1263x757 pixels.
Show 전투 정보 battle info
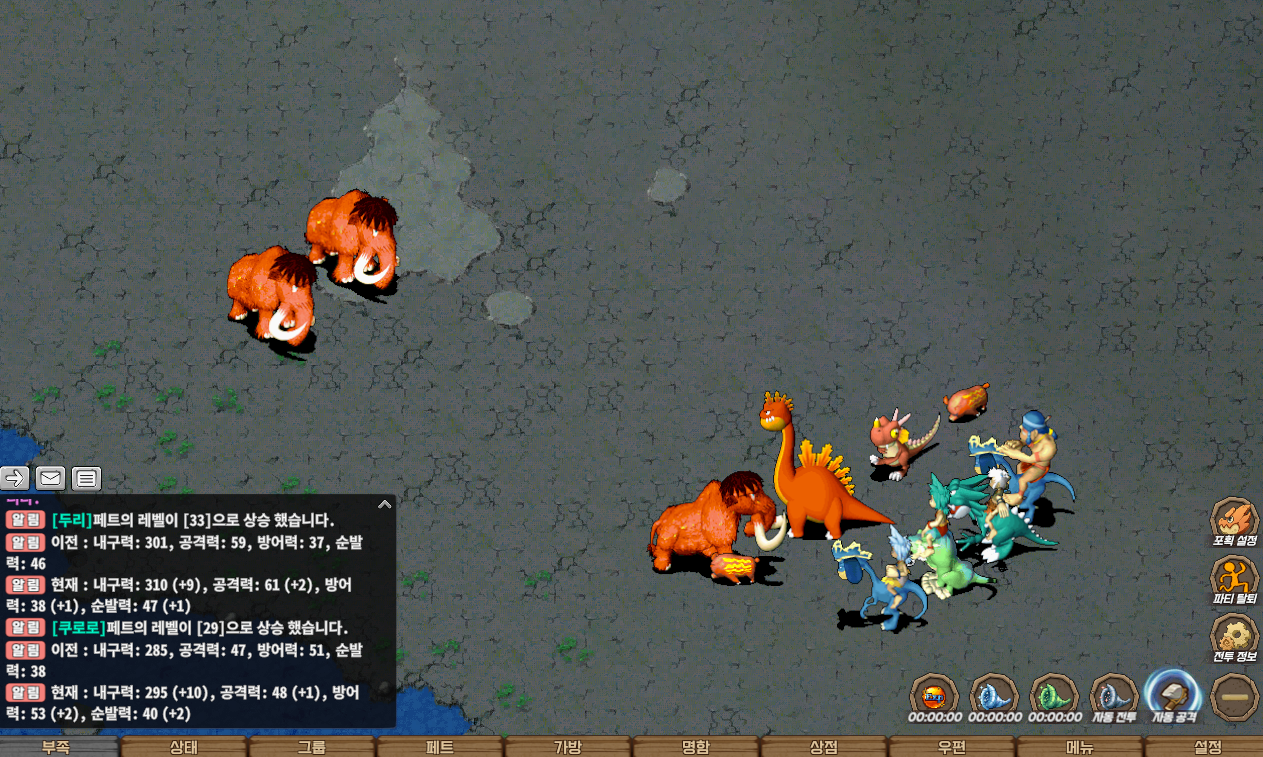1234,635
